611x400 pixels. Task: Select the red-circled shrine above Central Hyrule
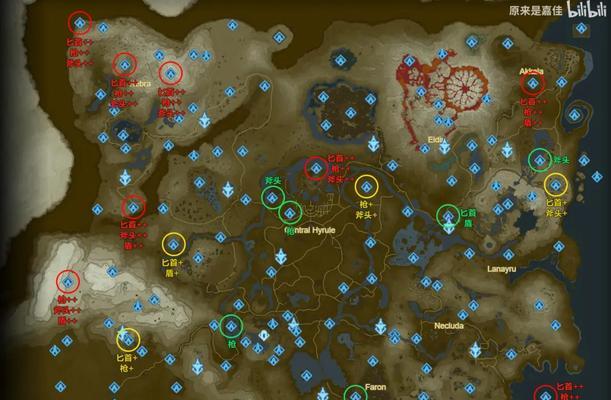[x=316, y=168]
